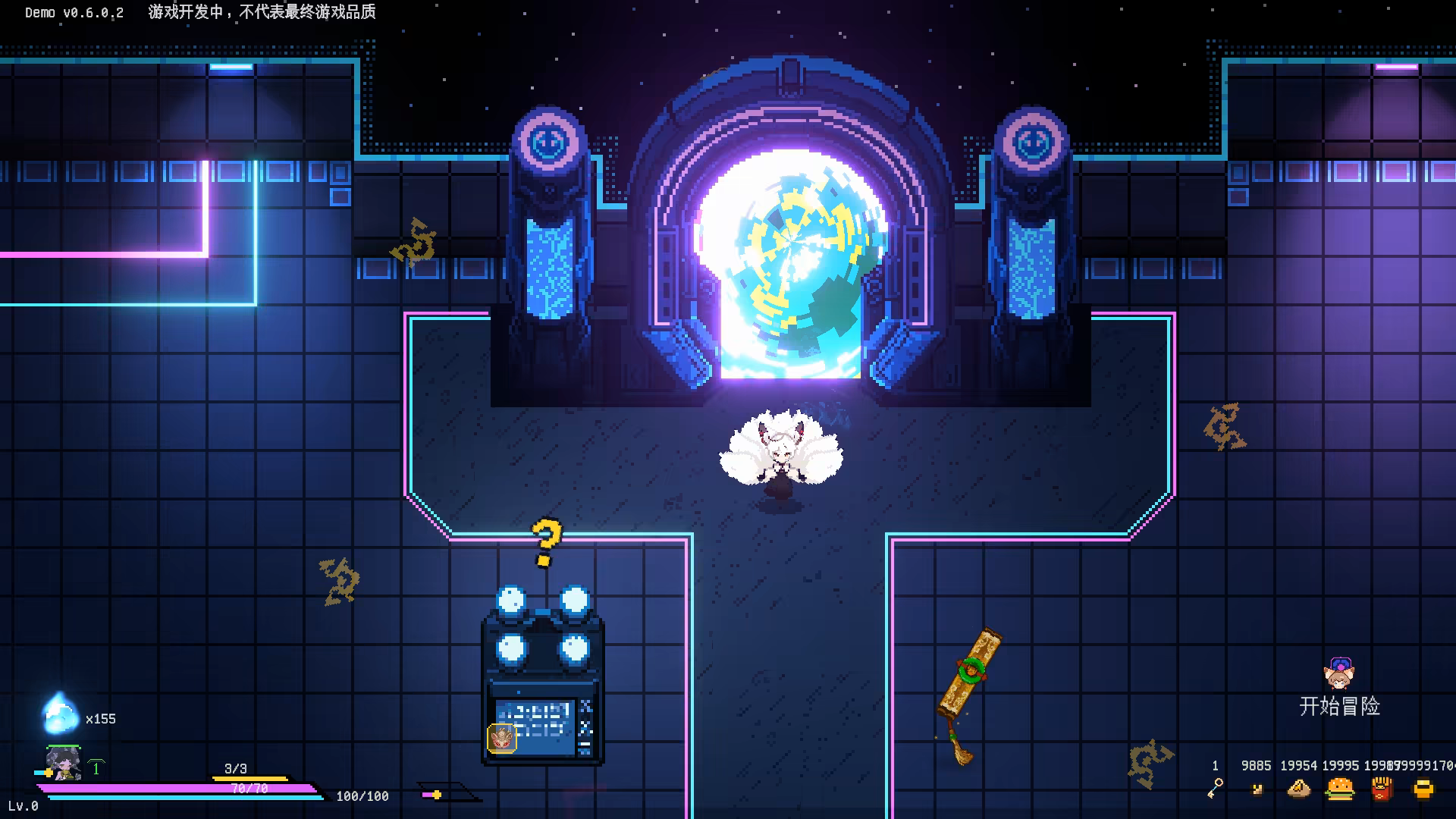Select the hamburger item icon

[x=1340, y=789]
